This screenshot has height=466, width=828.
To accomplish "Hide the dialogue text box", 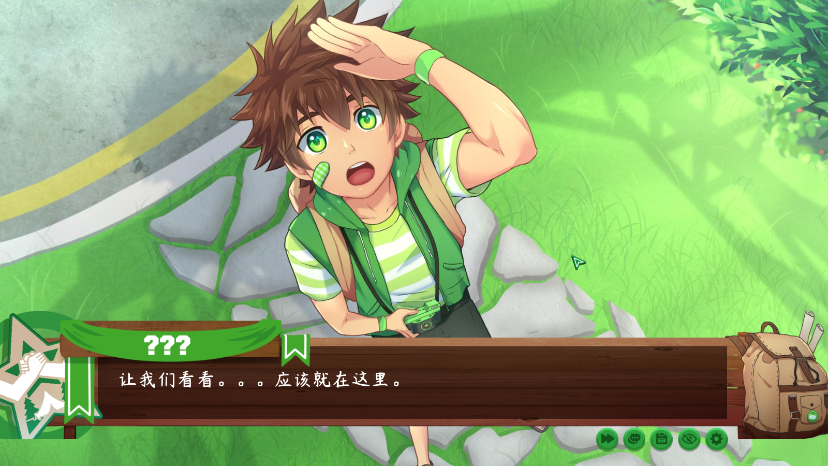I will click(x=687, y=438).
